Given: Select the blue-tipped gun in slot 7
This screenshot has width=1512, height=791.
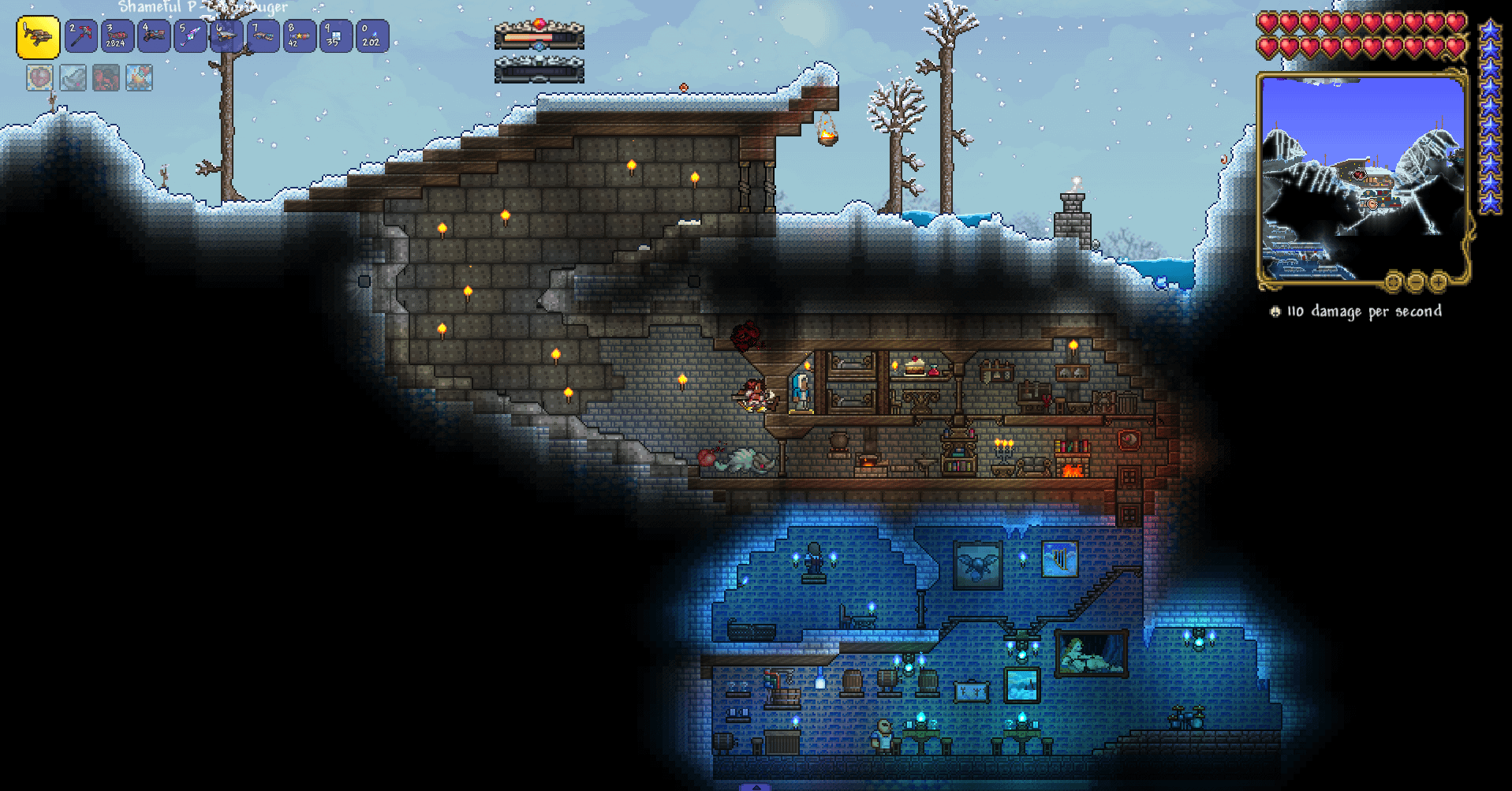Looking at the screenshot, I should (263, 36).
